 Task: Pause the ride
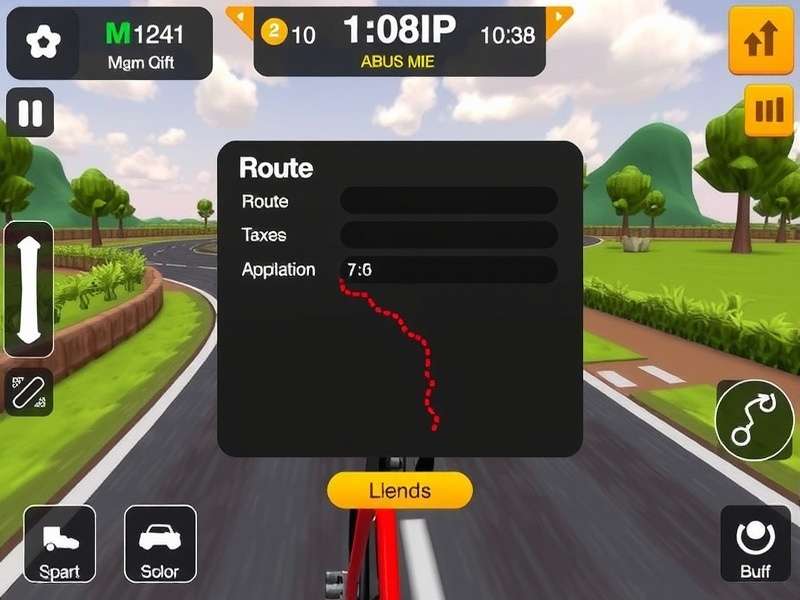pos(30,112)
